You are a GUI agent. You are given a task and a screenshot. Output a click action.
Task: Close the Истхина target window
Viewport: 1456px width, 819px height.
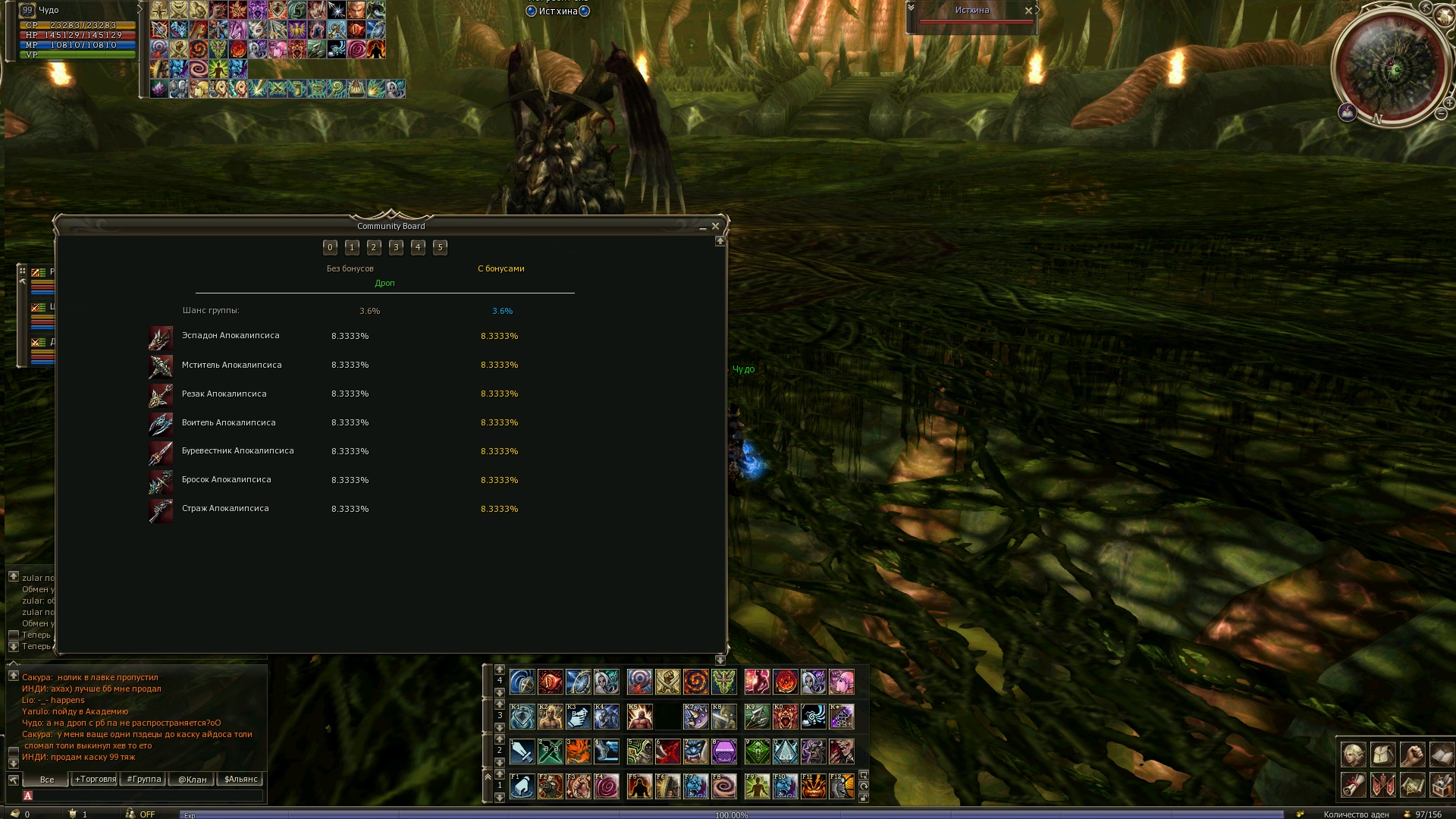coord(1028,11)
